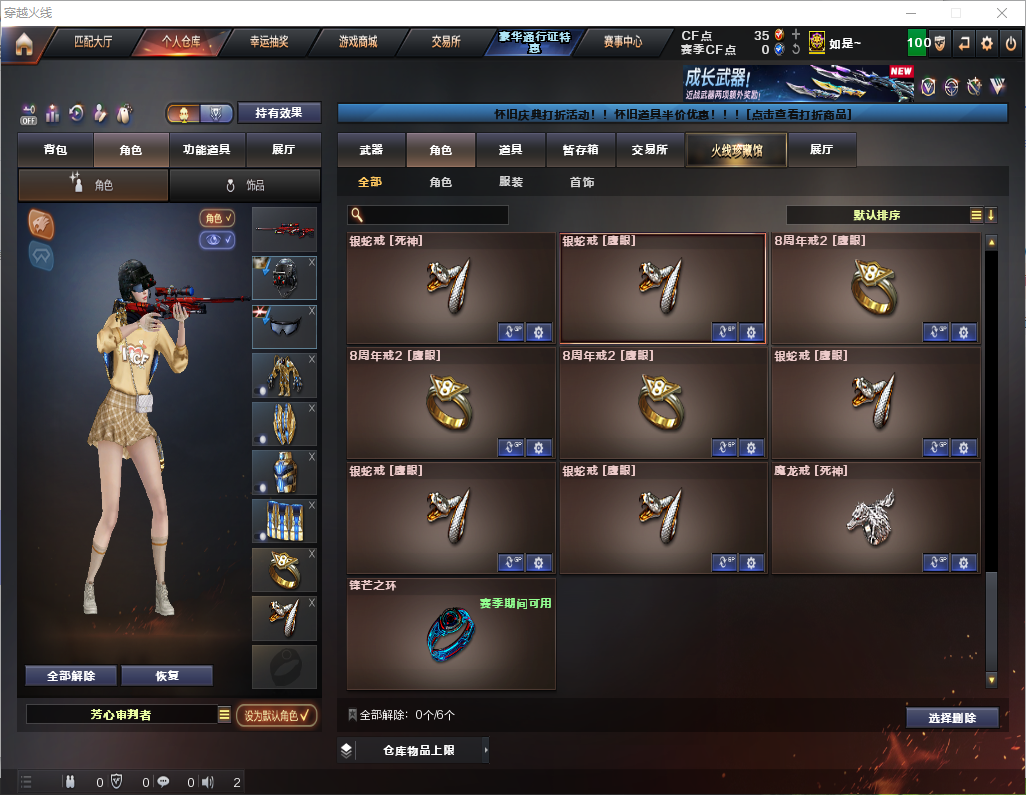This screenshot has width=1026, height=795.
Task: Select the 功能道具 functional items tab
Action: [x=207, y=150]
